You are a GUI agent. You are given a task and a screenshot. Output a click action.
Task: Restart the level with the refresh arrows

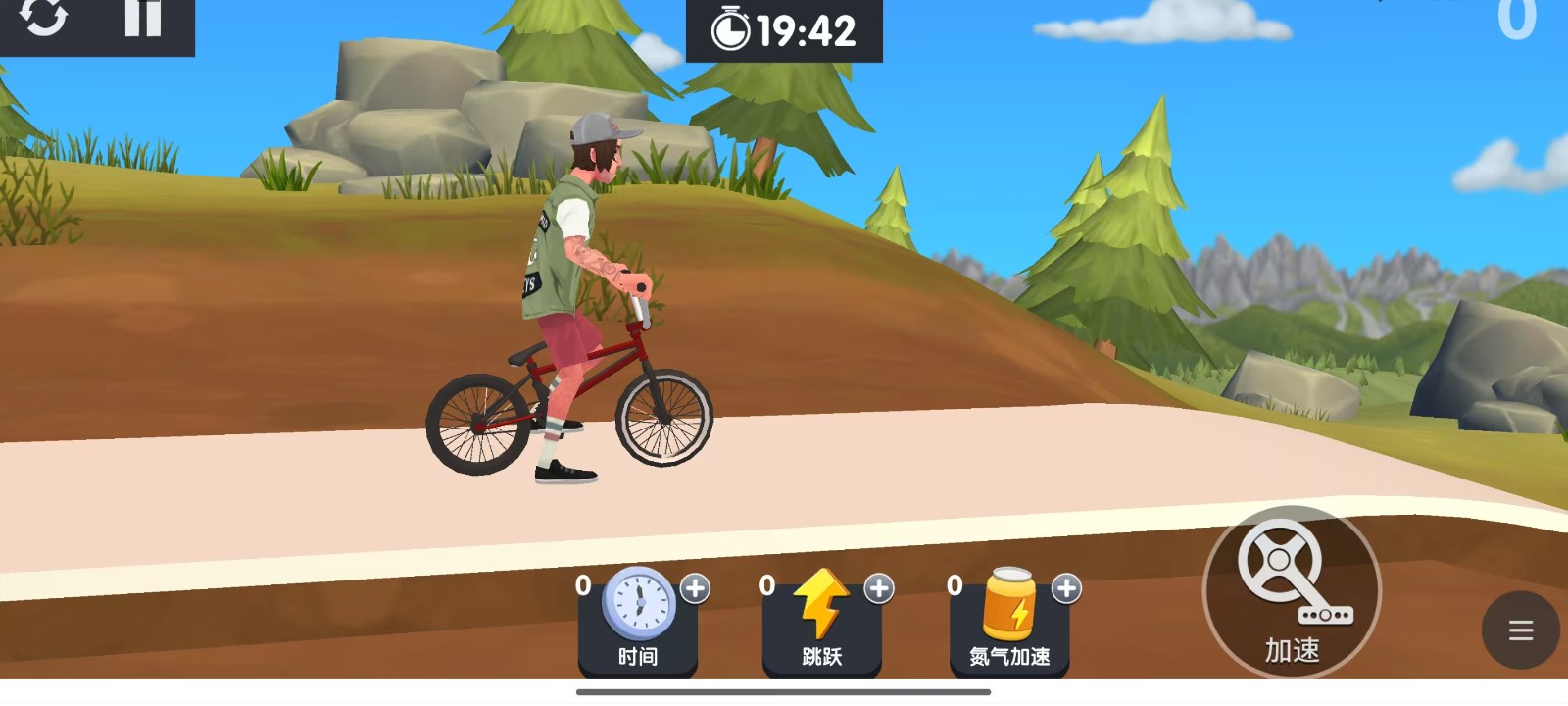coord(44,18)
